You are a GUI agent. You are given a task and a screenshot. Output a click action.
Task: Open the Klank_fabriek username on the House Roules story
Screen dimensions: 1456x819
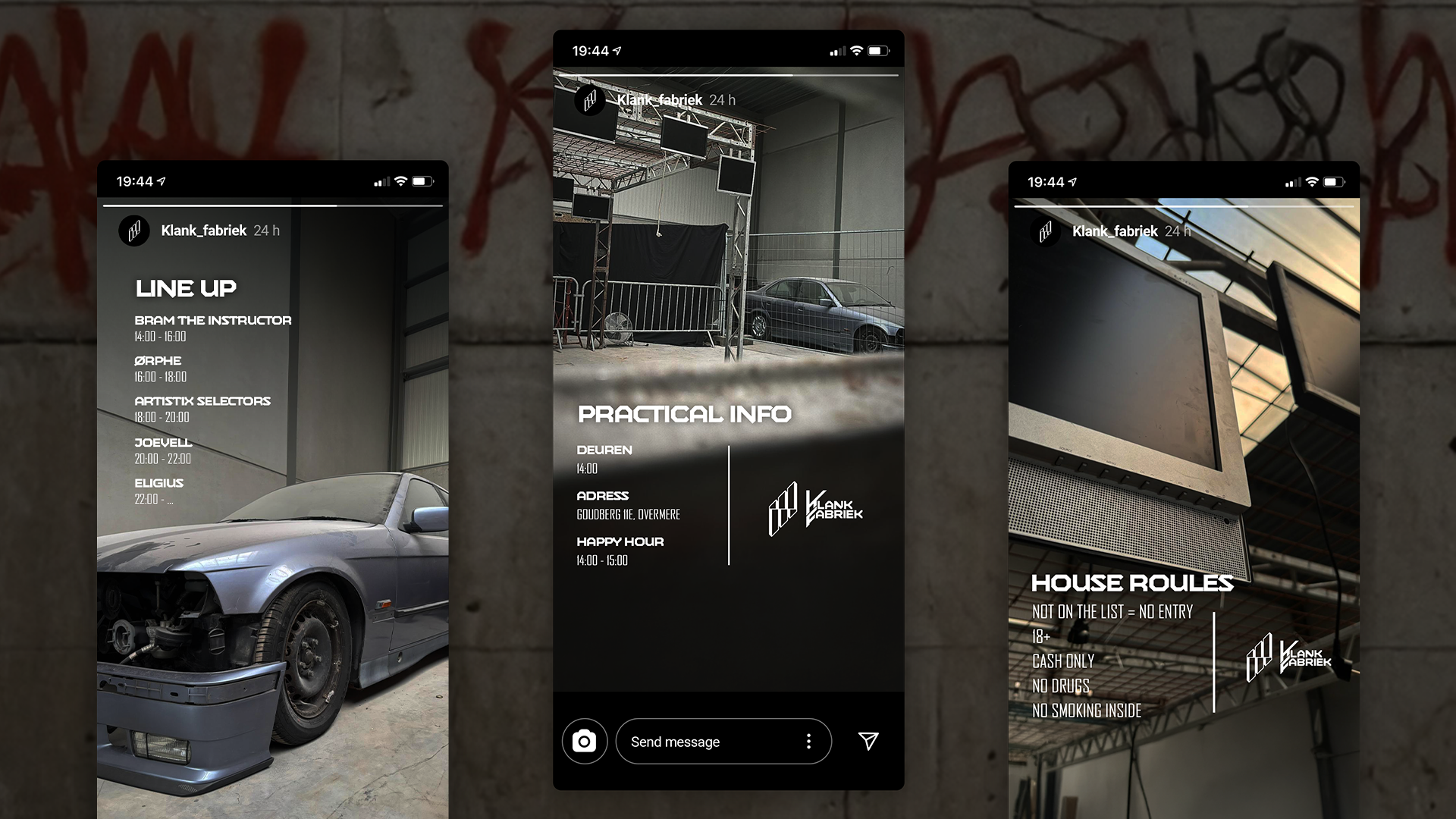tap(1114, 231)
